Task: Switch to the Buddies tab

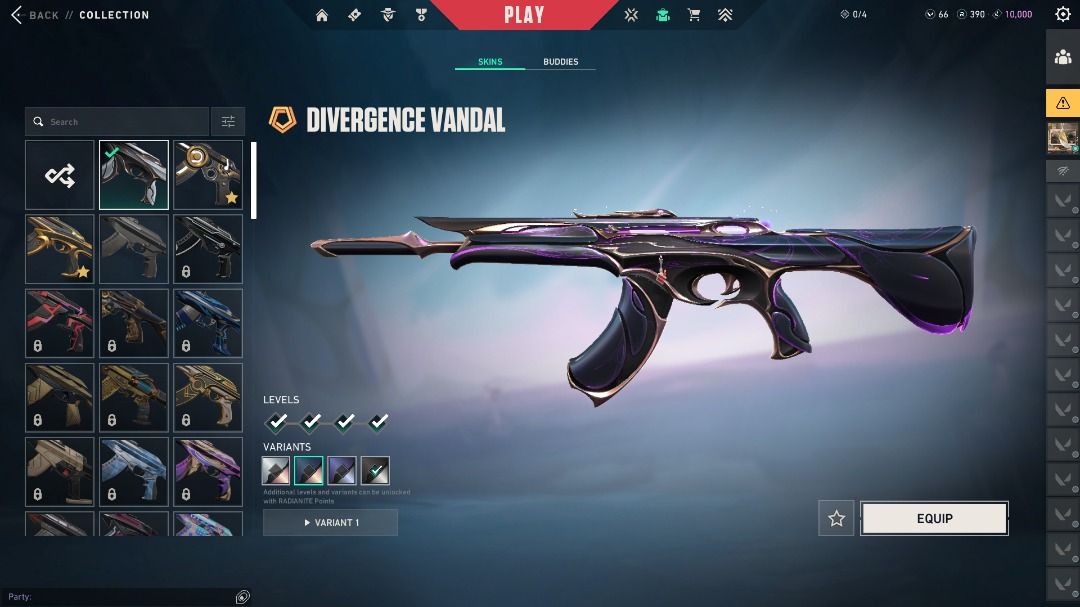Action: [x=560, y=62]
